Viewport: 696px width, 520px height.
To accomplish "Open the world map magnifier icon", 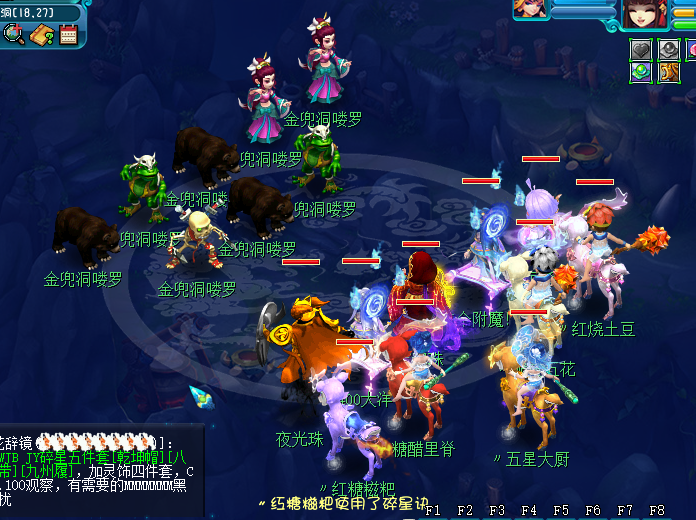I will pyautogui.click(x=14, y=35).
